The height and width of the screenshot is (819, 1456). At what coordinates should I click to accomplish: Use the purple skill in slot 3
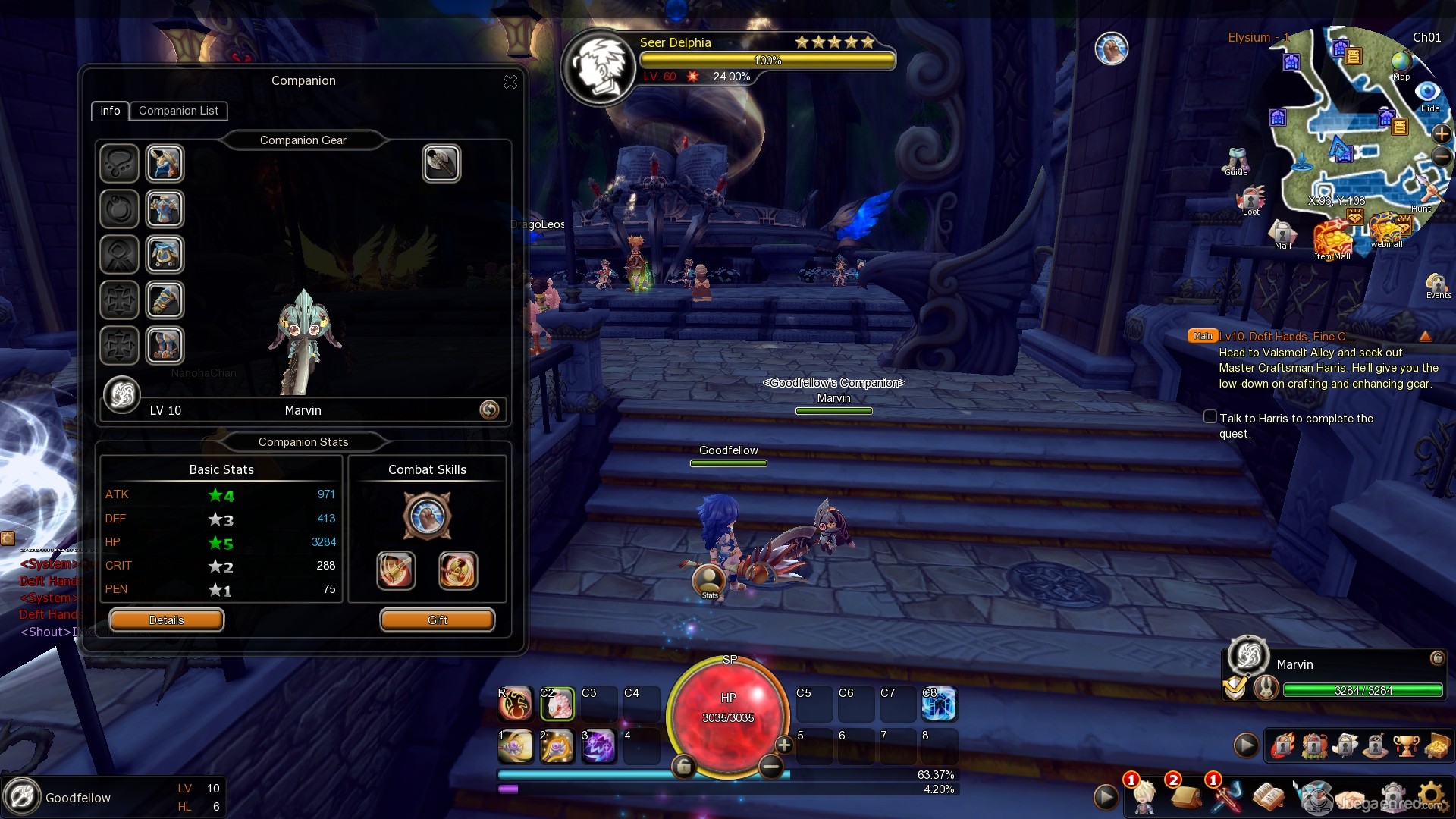(x=598, y=746)
